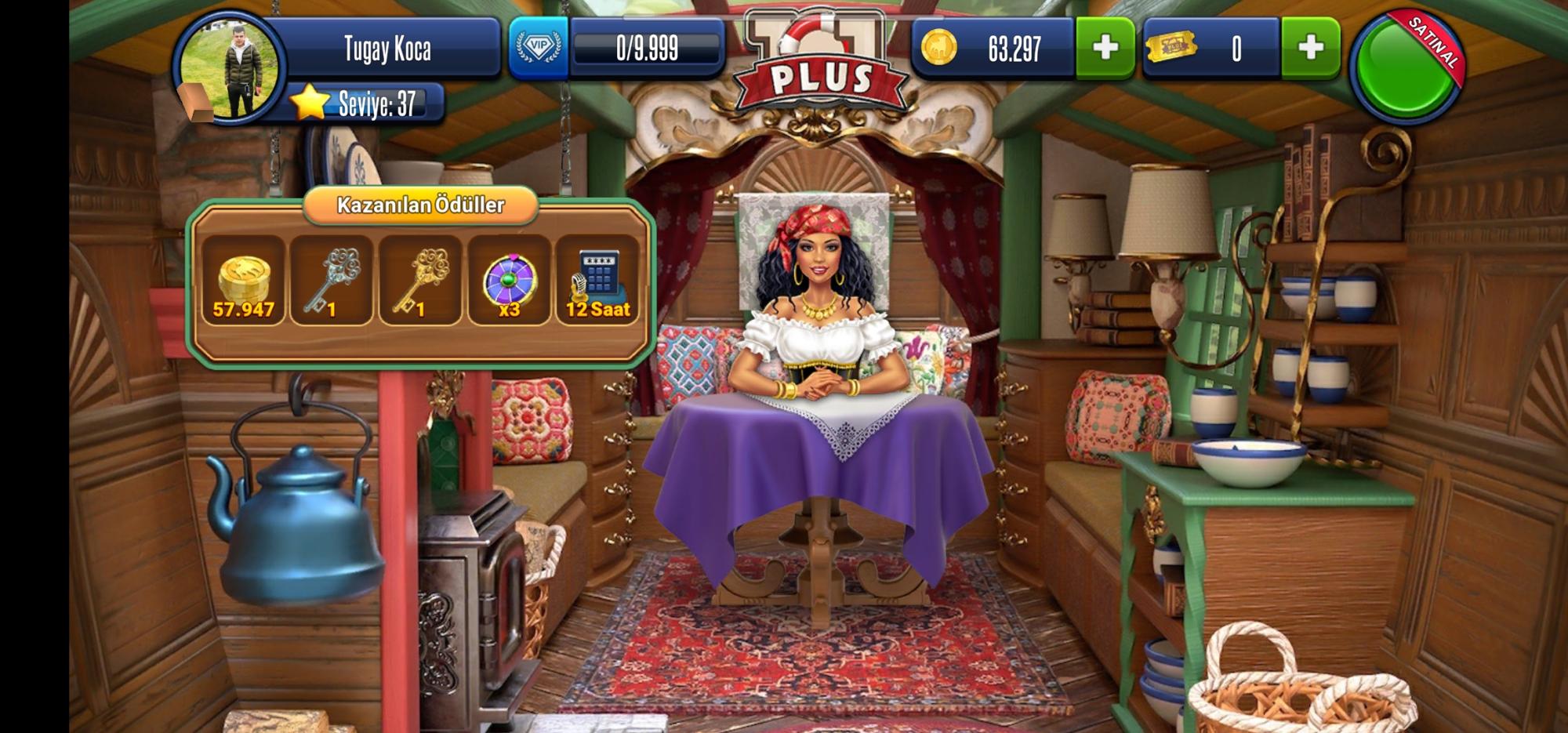Select the silver key reward
1568x733 pixels.
(332, 281)
